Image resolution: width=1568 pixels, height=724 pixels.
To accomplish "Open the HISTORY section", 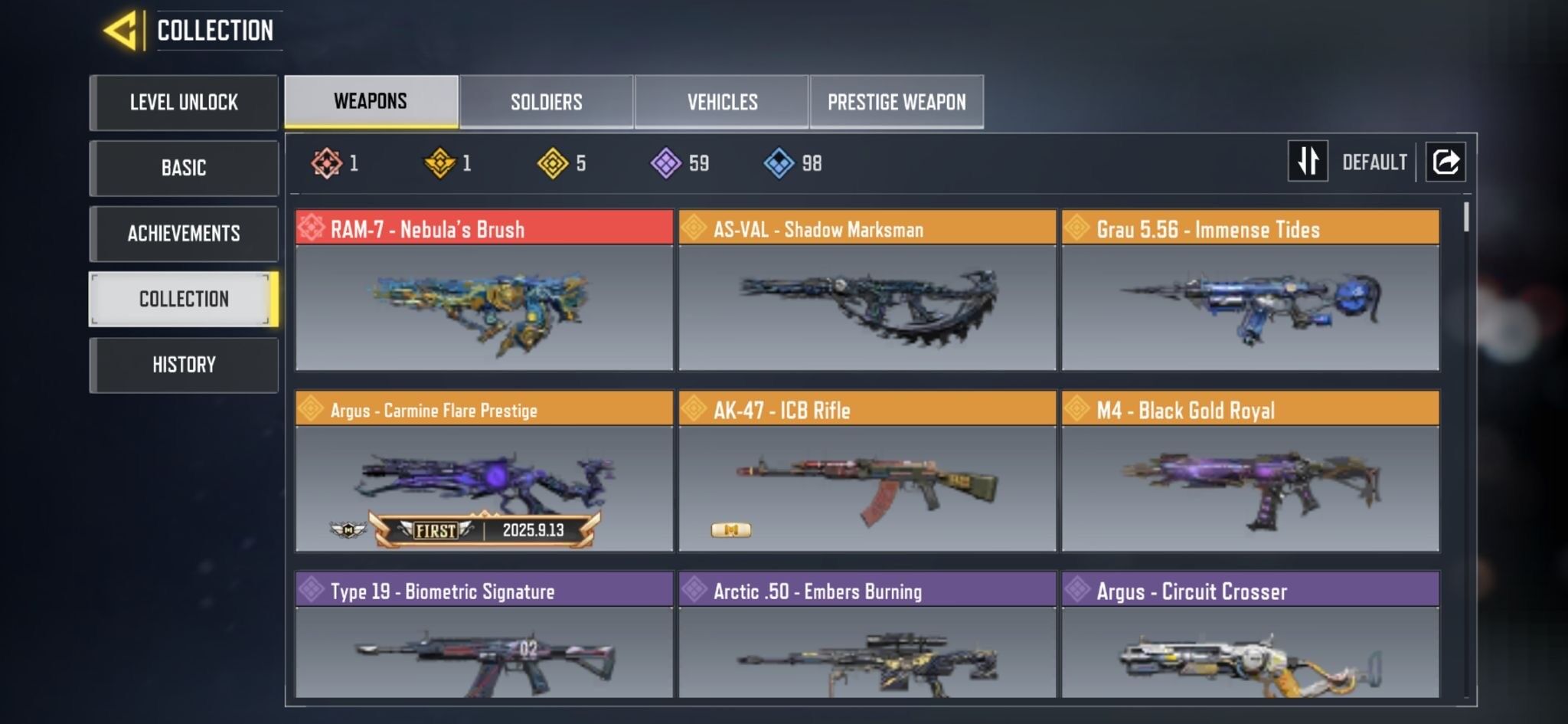I will [184, 365].
